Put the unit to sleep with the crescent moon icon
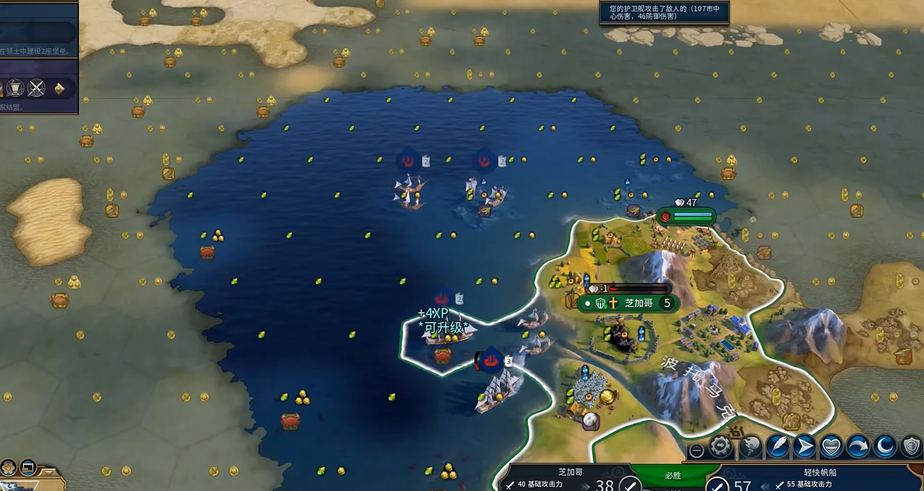The width and height of the screenshot is (924, 491). click(x=885, y=447)
